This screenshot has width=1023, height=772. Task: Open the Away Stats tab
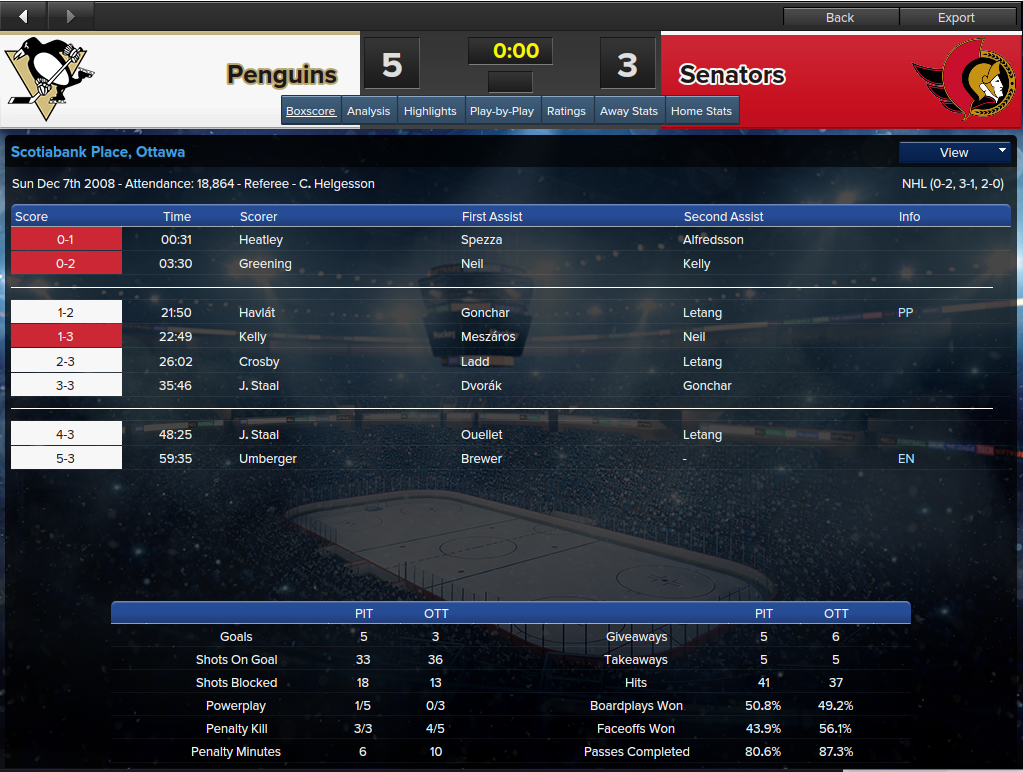(x=629, y=111)
